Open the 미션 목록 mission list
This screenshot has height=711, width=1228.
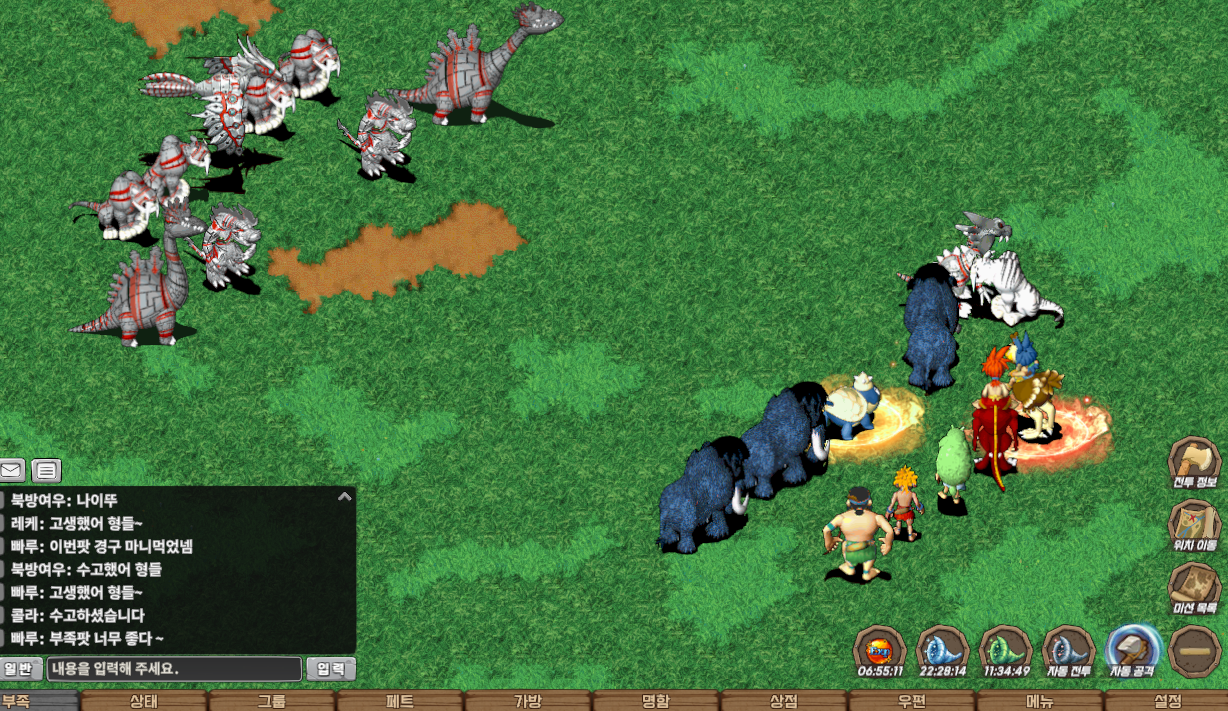[x=1194, y=588]
